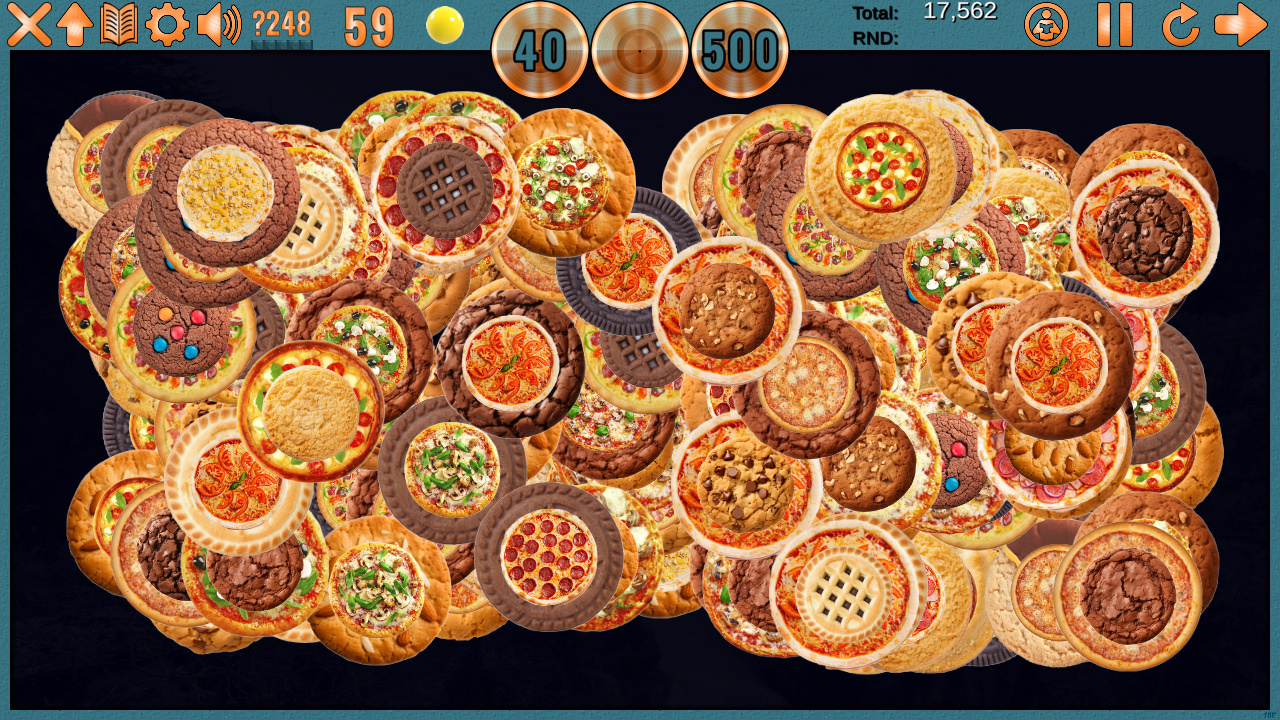Pick the plain sugar cookie on veggie pizza

pos(310,411)
